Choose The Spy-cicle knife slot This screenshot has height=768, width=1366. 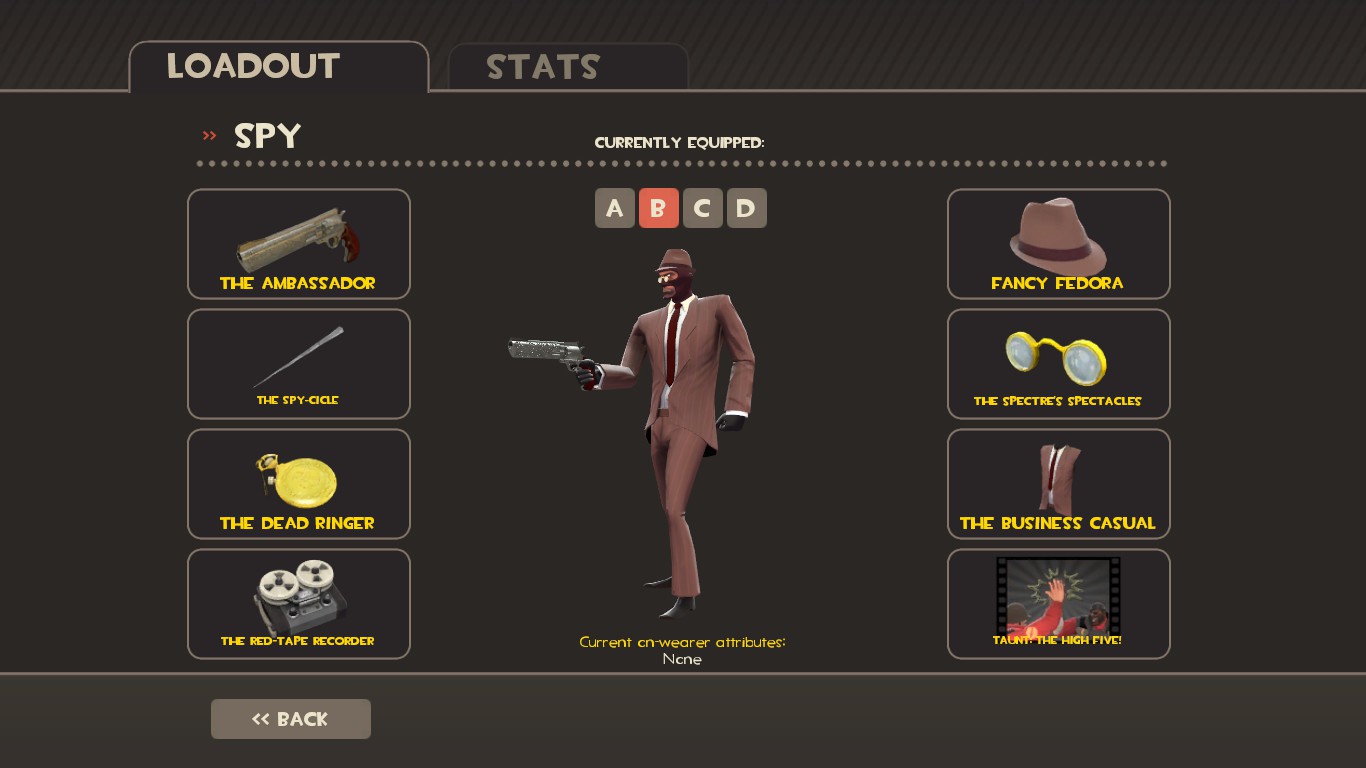[298, 364]
